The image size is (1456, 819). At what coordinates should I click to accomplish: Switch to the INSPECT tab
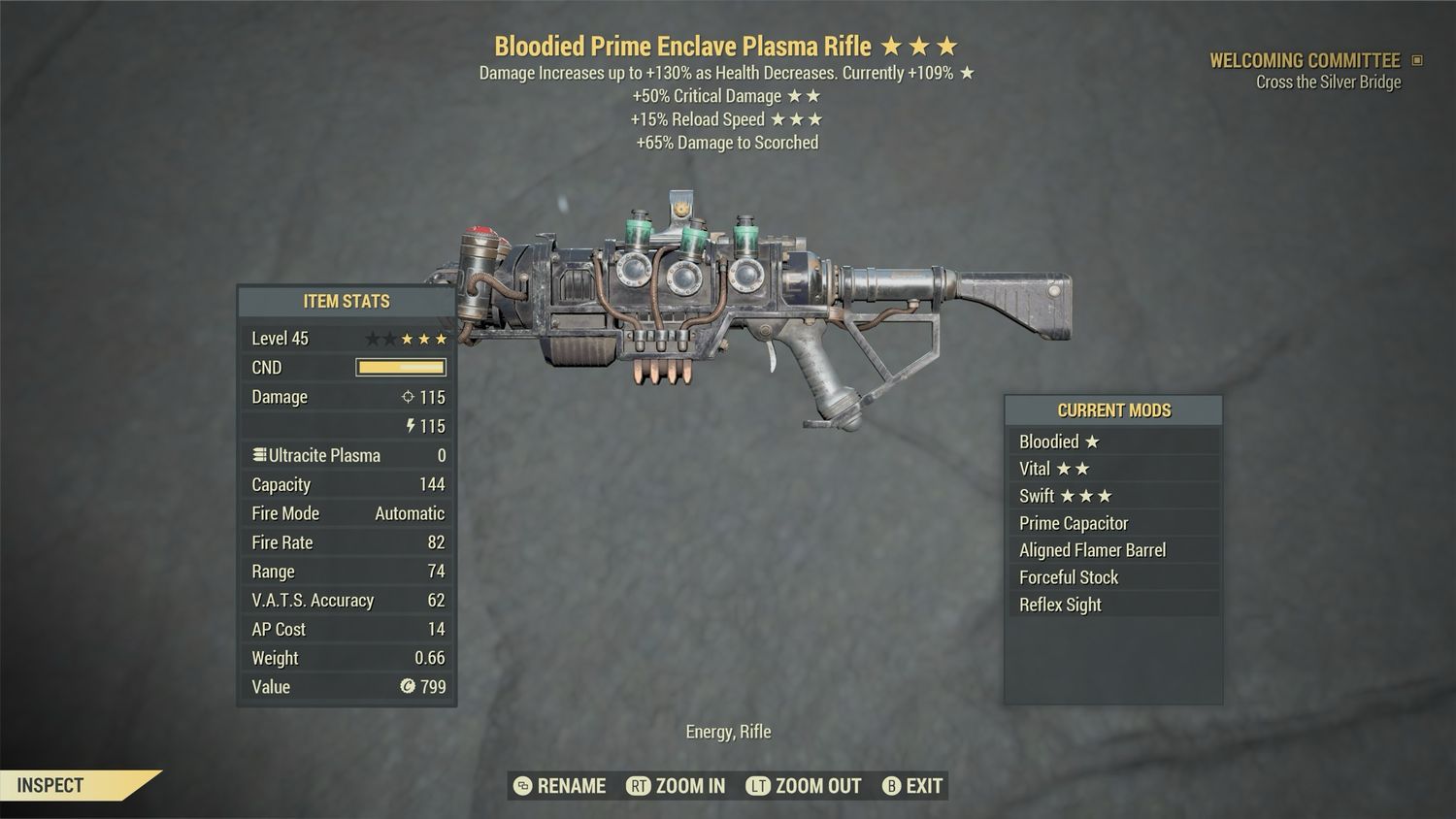pyautogui.click(x=49, y=785)
